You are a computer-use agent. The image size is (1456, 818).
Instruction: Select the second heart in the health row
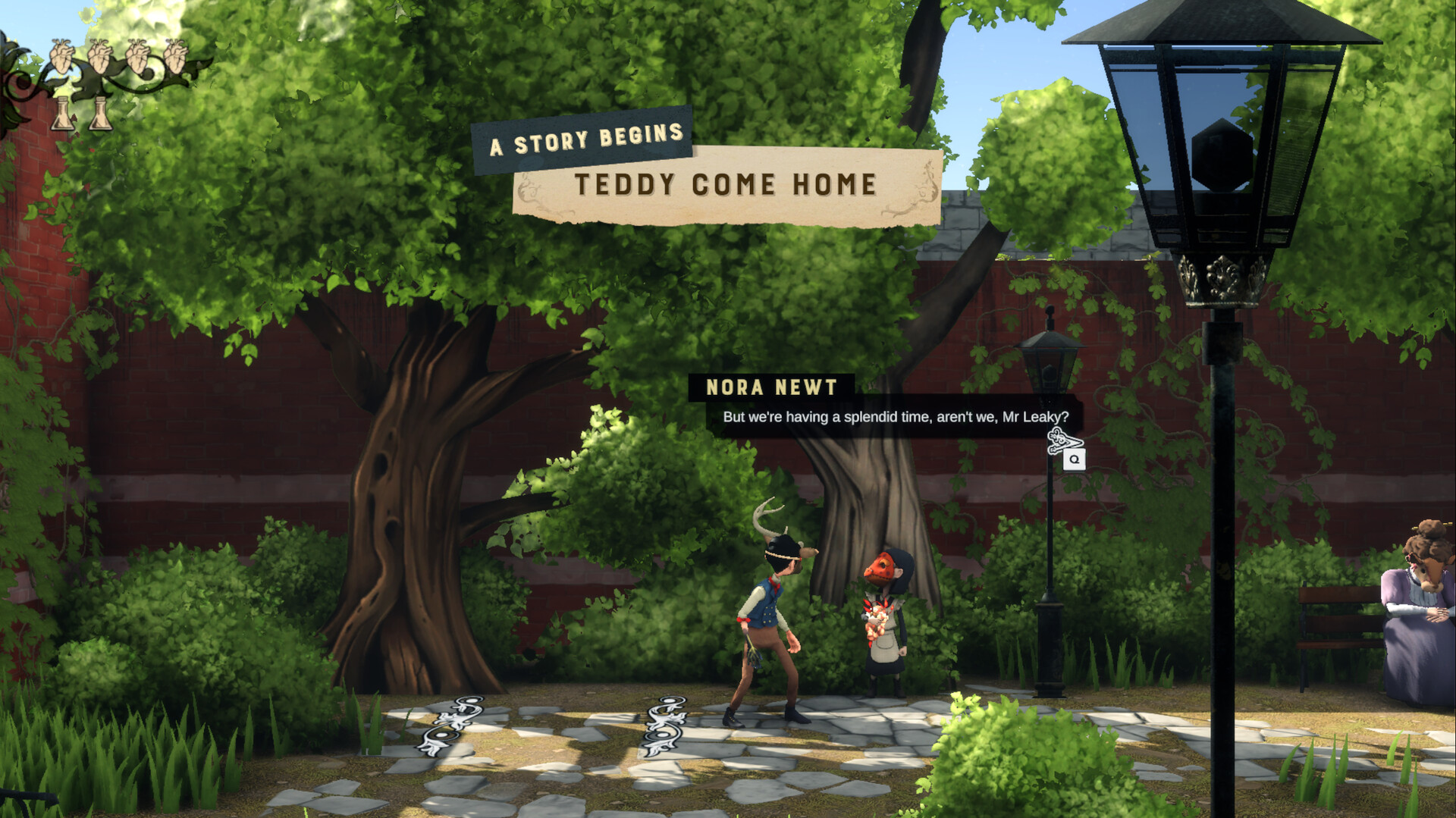coord(101,55)
